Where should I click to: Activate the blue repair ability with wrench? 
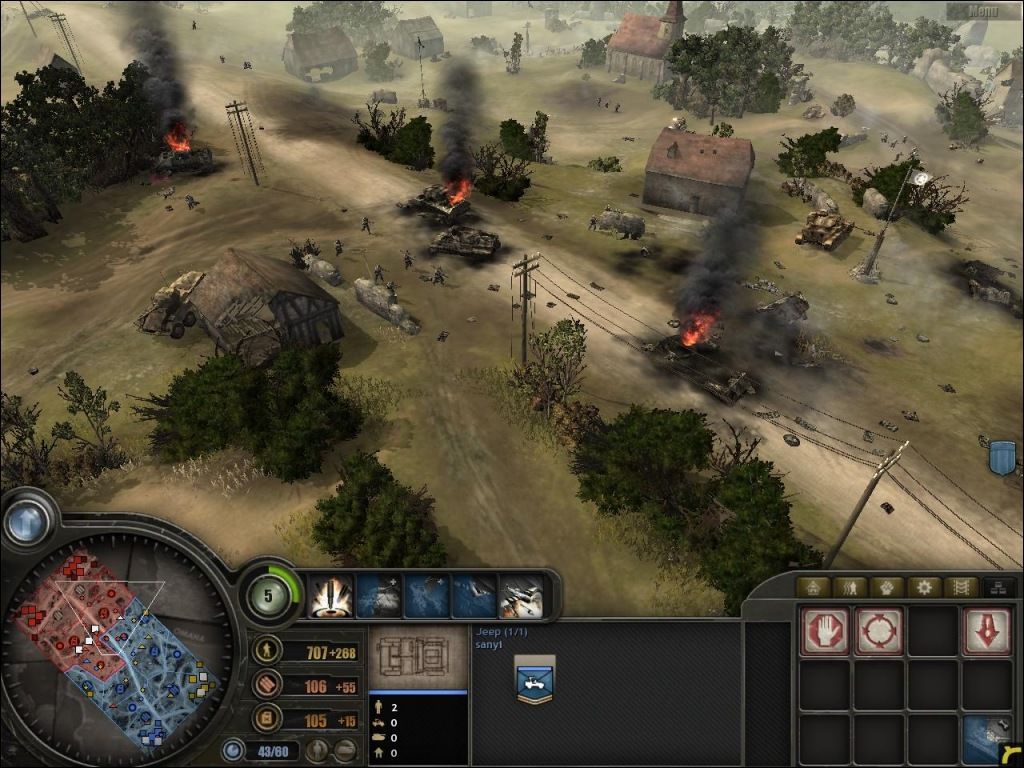[986, 739]
